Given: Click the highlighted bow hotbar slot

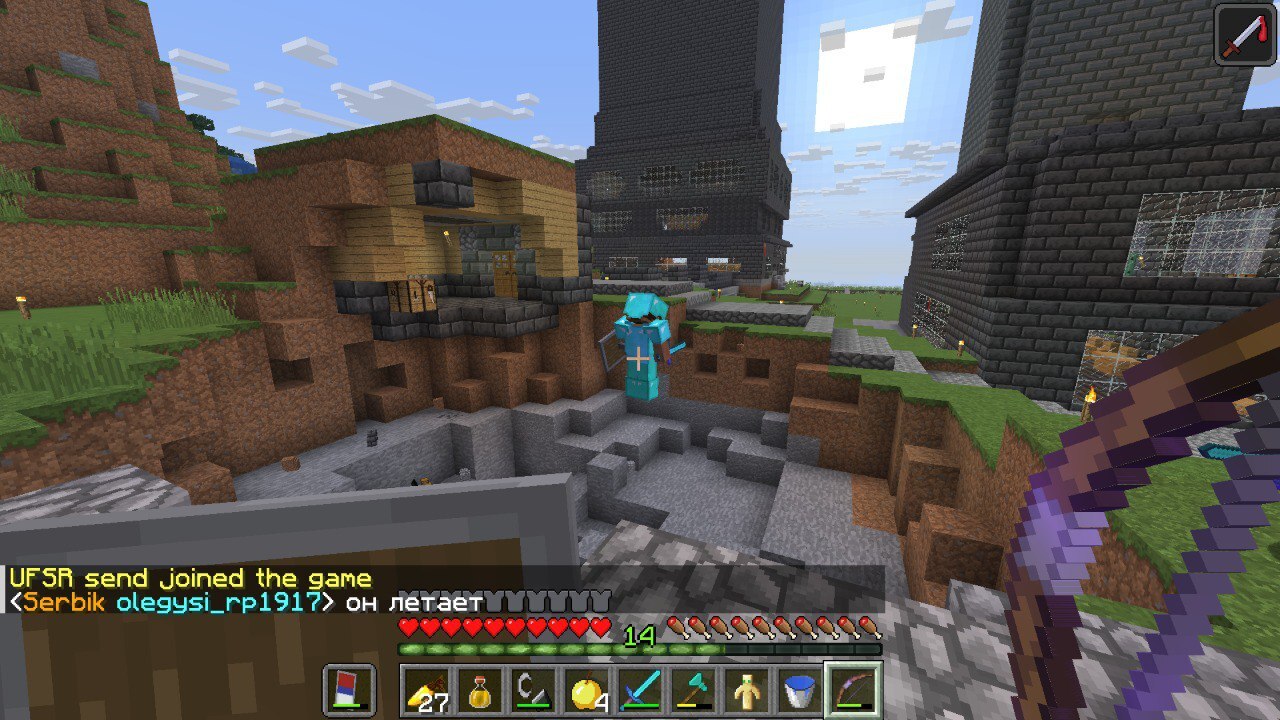Looking at the screenshot, I should point(853,691).
